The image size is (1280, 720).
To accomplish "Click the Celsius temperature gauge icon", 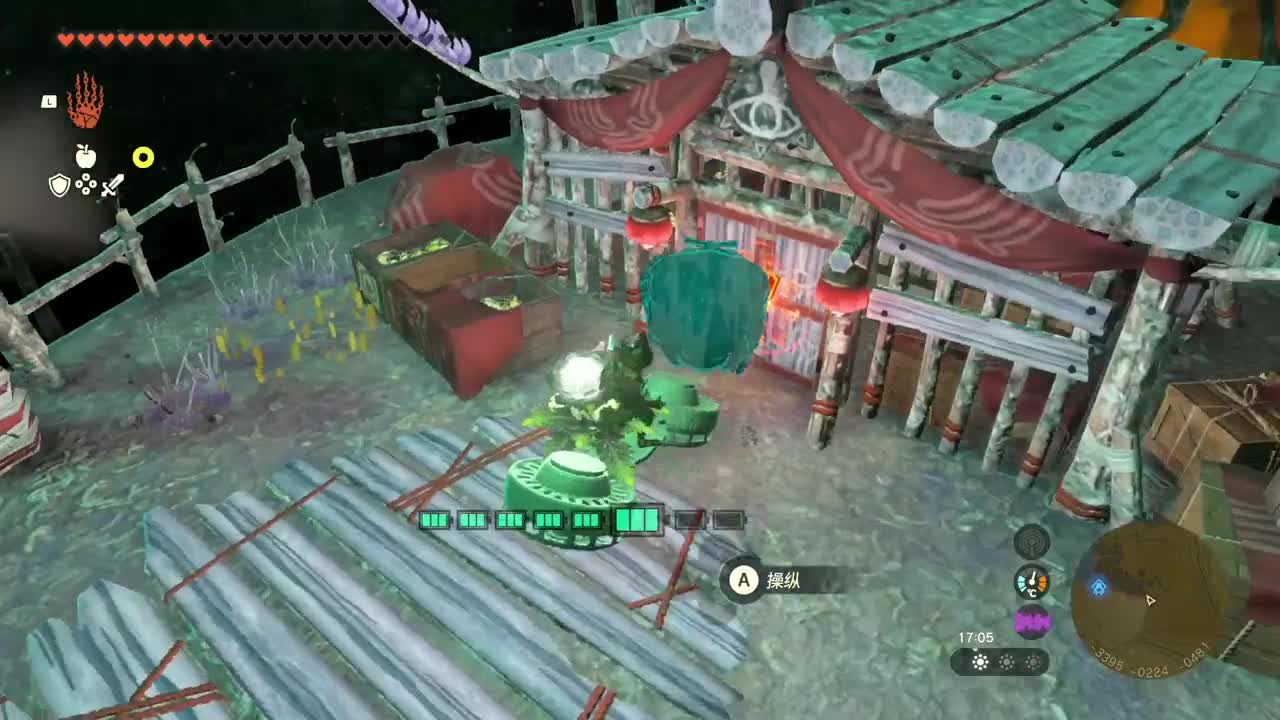I will (1034, 579).
